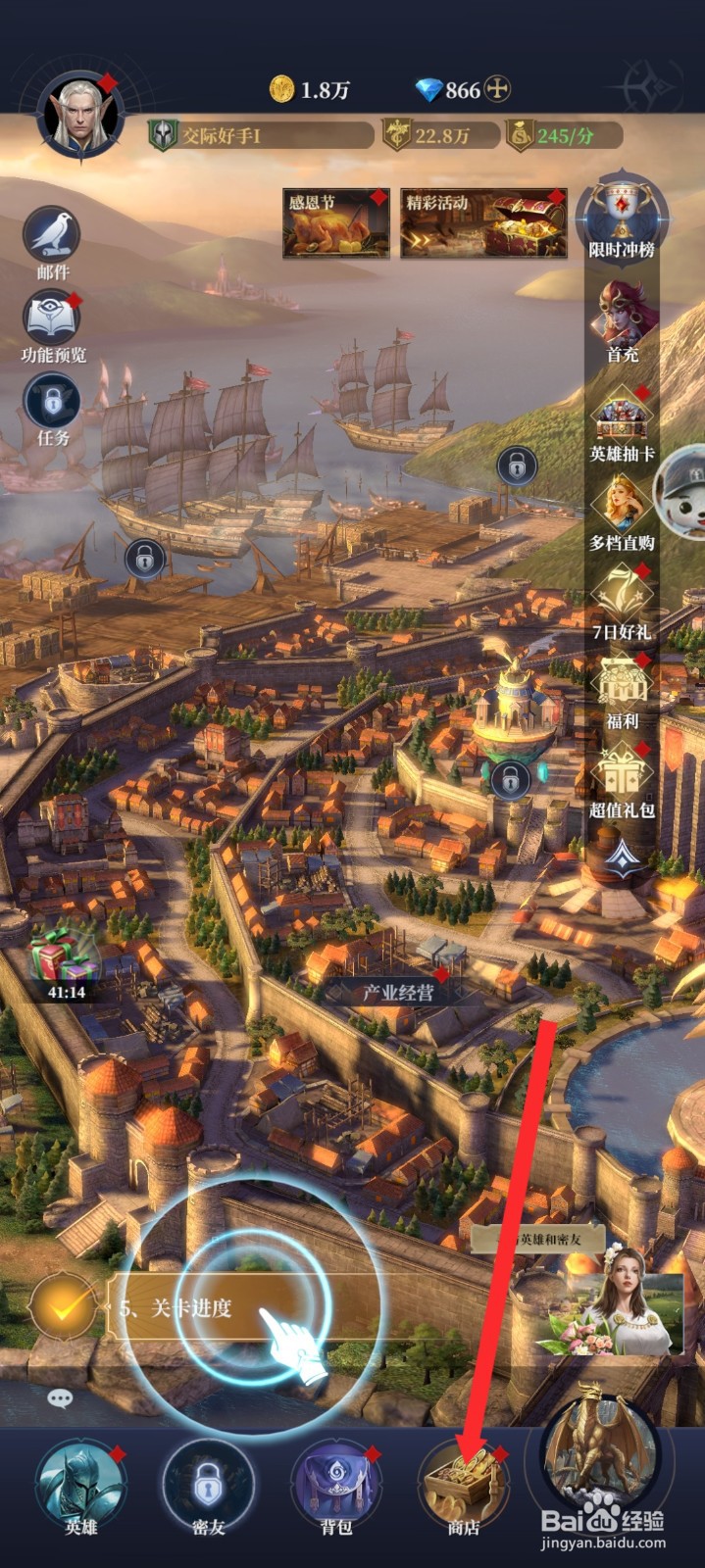Open the 多档直购 purchase offer
The height and width of the screenshot is (1568, 705).
(623, 510)
